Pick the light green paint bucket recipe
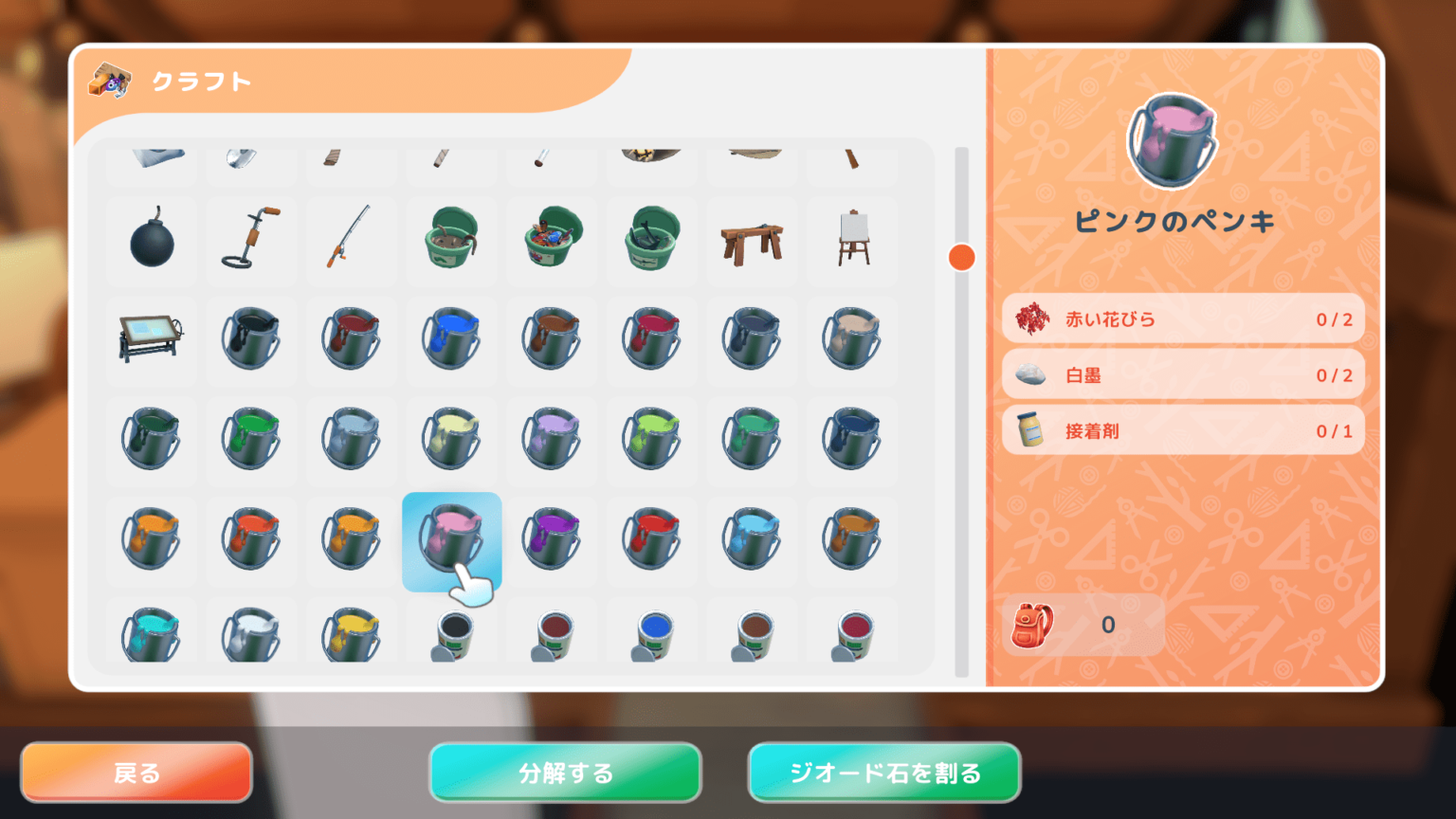Viewport: 1456px width, 819px height. point(651,441)
